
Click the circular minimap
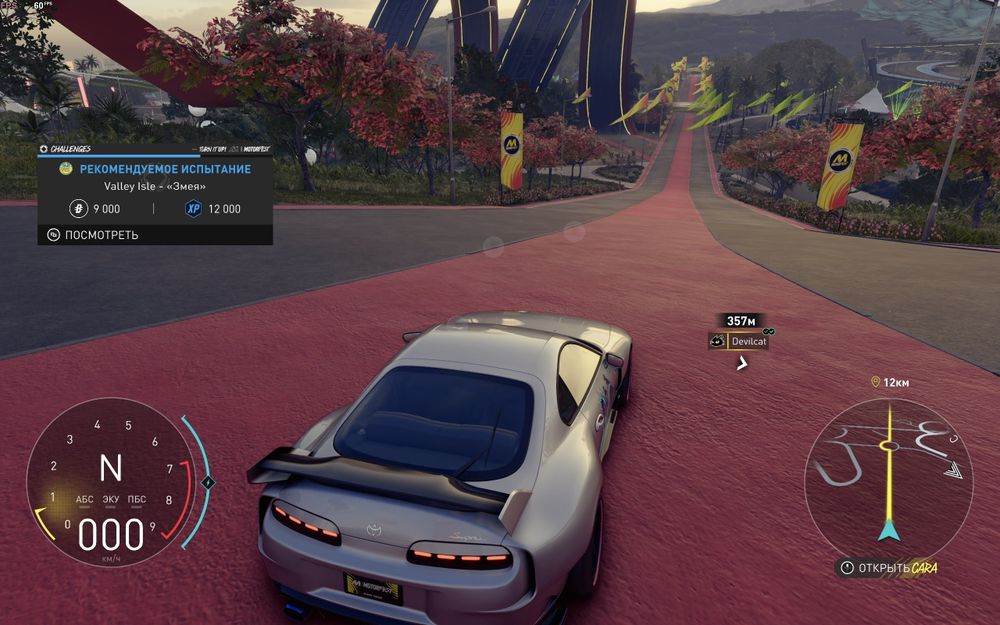(x=888, y=469)
